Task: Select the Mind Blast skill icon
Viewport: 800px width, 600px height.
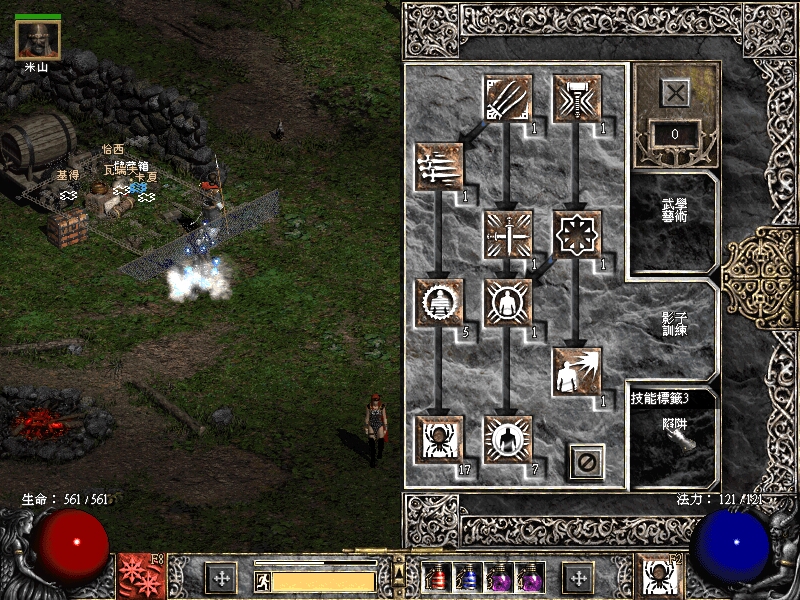Action: pyautogui.click(x=577, y=371)
